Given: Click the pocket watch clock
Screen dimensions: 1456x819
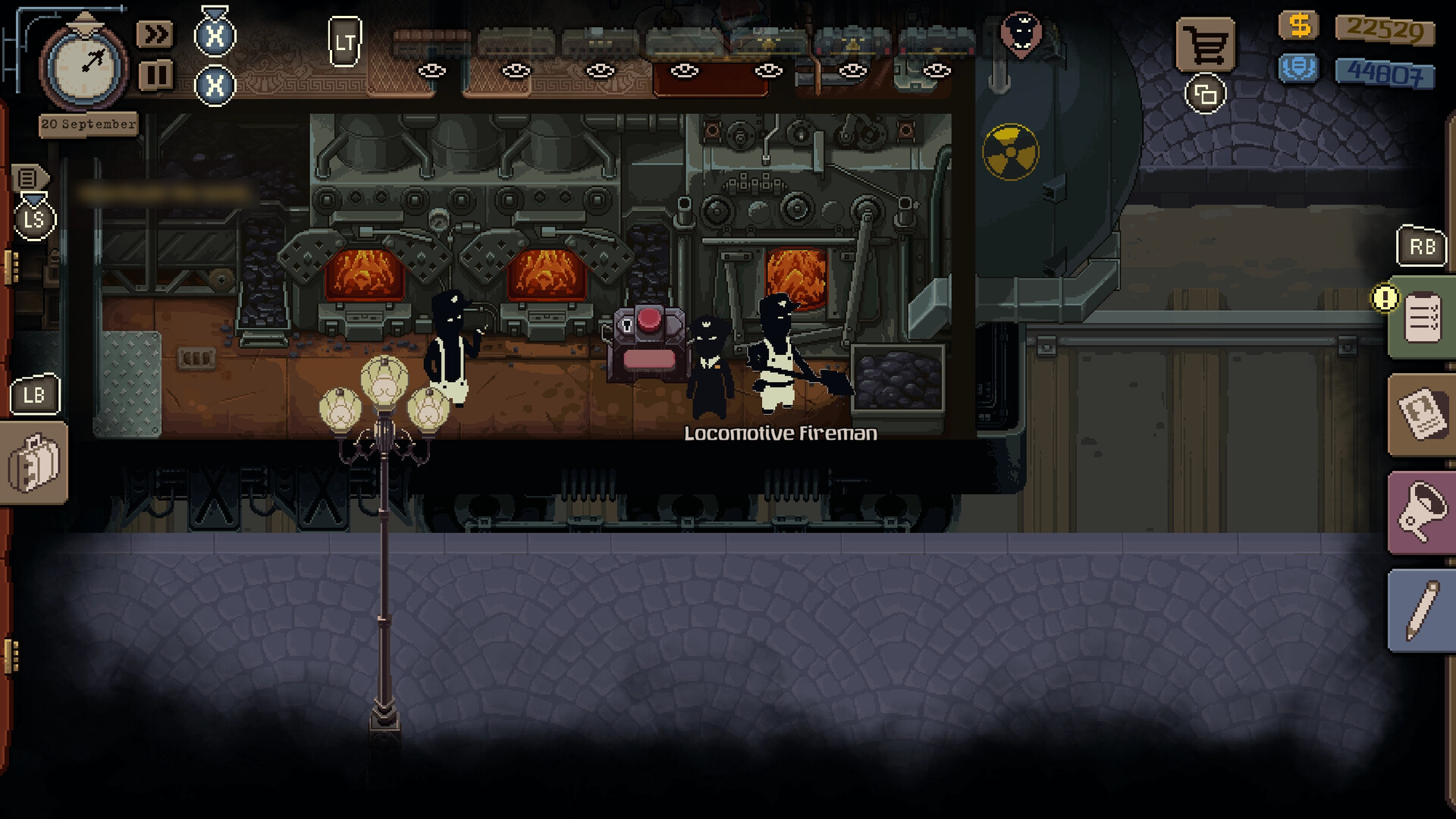Looking at the screenshot, I should (x=84, y=67).
